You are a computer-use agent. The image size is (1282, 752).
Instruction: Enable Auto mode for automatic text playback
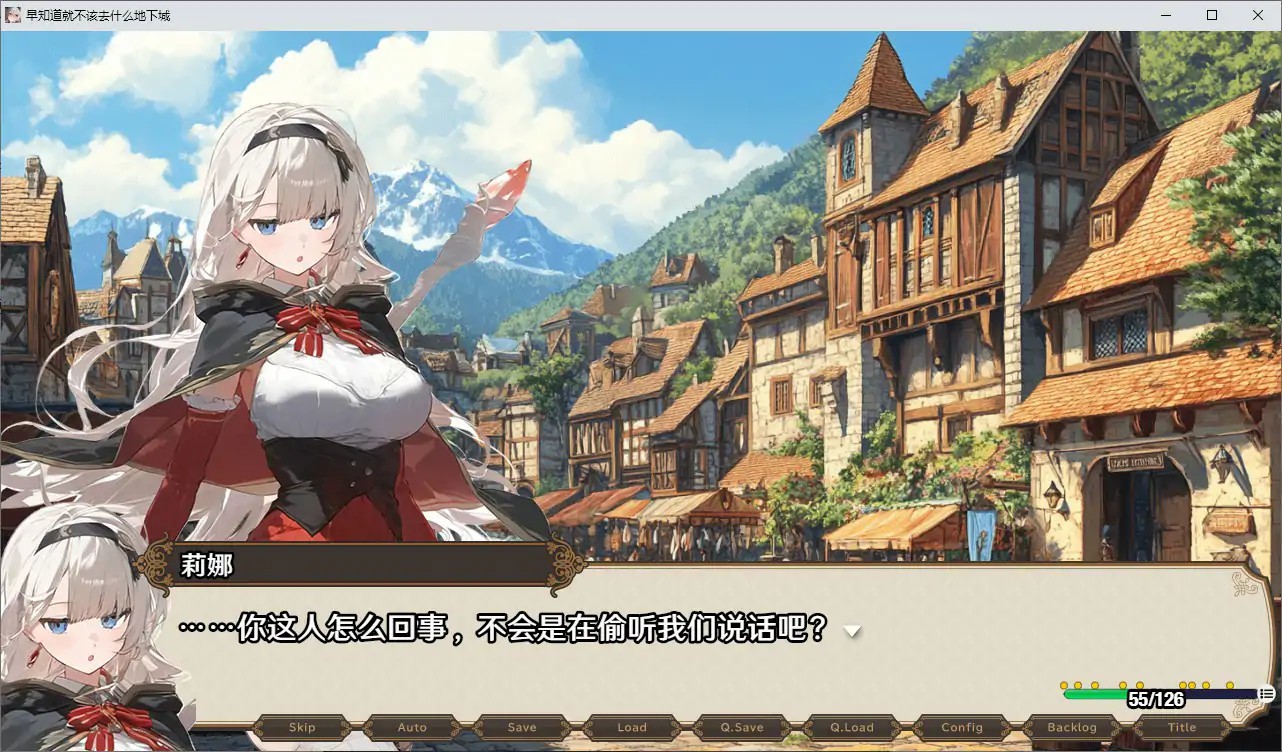[411, 727]
